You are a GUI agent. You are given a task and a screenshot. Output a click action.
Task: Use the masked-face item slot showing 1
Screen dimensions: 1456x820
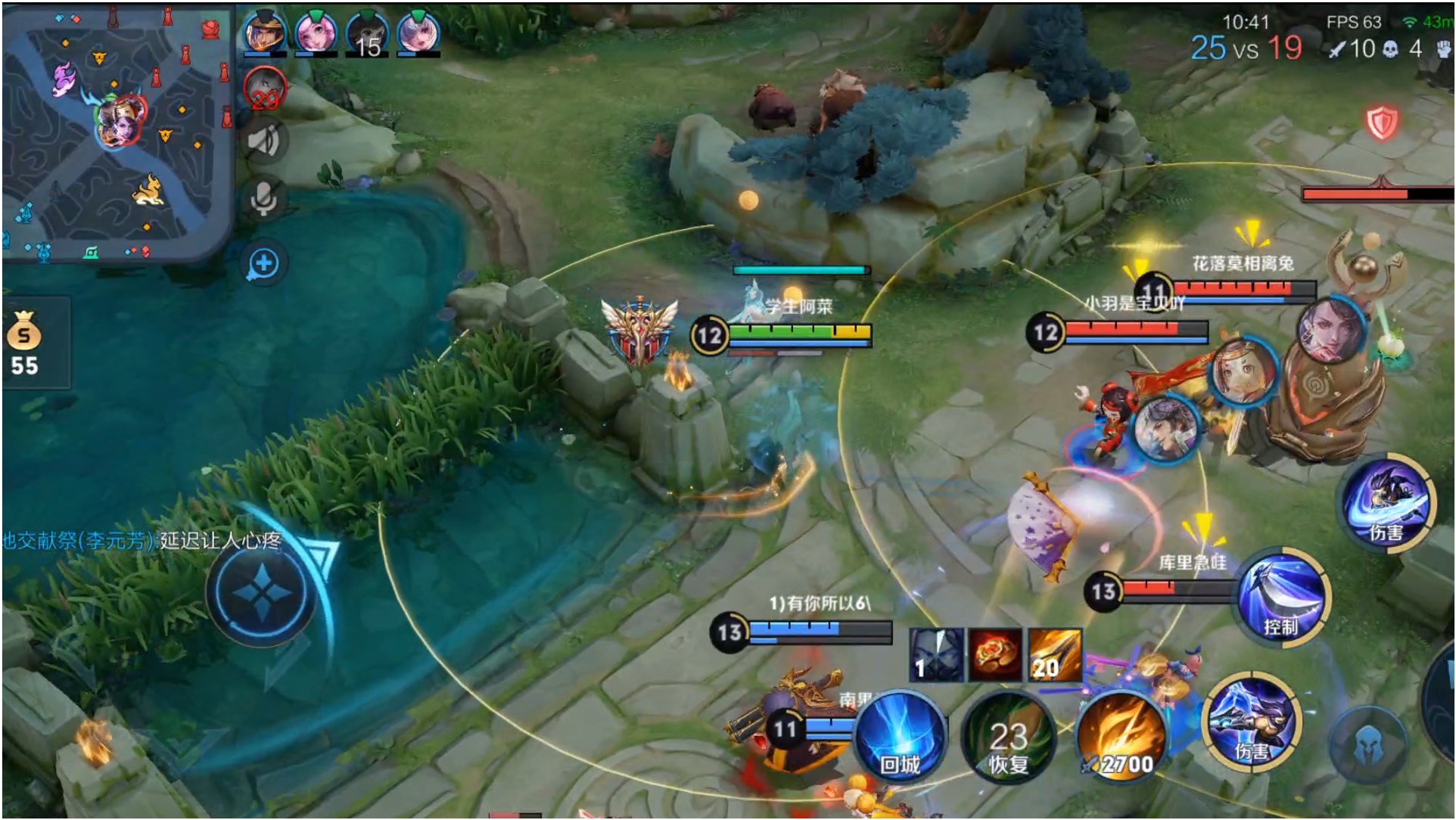click(x=937, y=654)
